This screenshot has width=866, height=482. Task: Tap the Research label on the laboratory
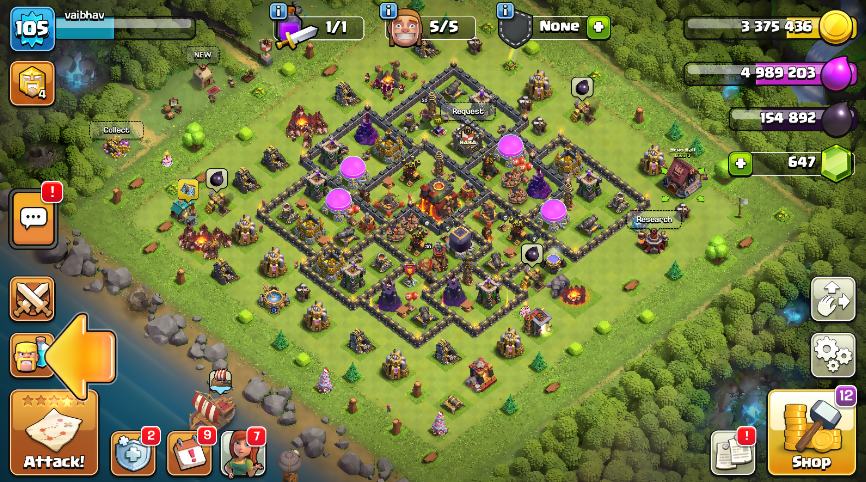(654, 219)
